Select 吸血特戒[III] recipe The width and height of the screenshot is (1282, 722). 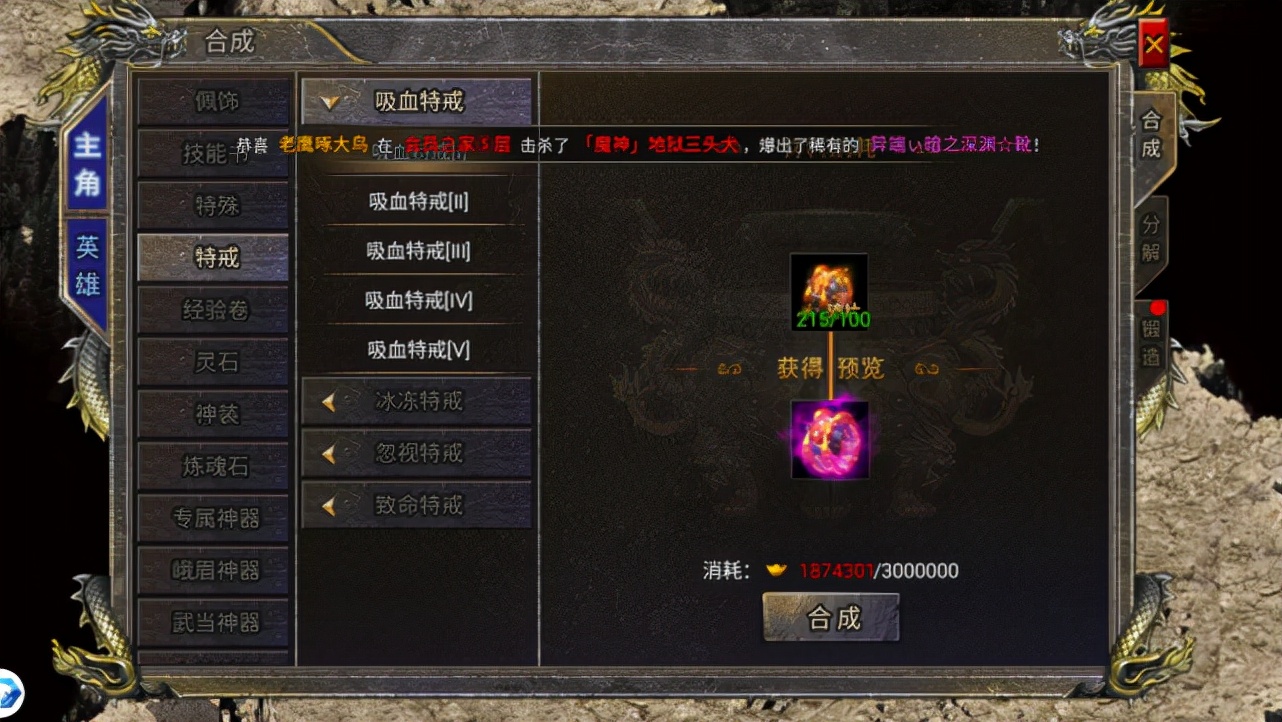point(417,251)
